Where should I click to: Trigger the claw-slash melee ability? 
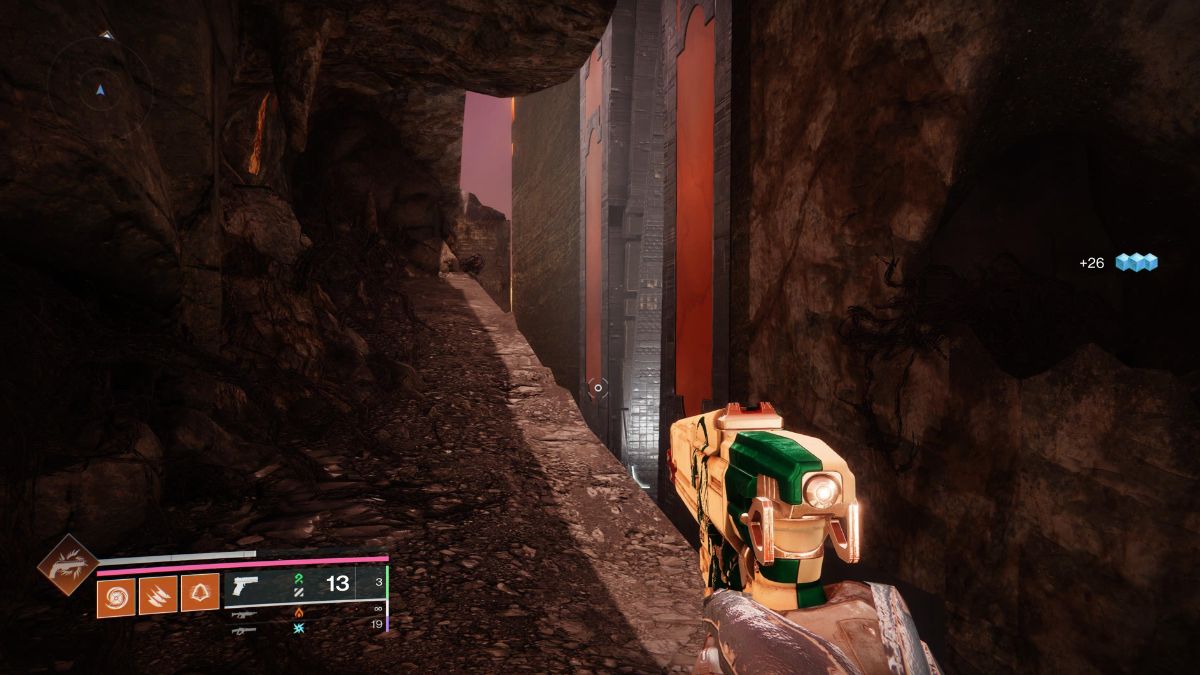(x=158, y=596)
